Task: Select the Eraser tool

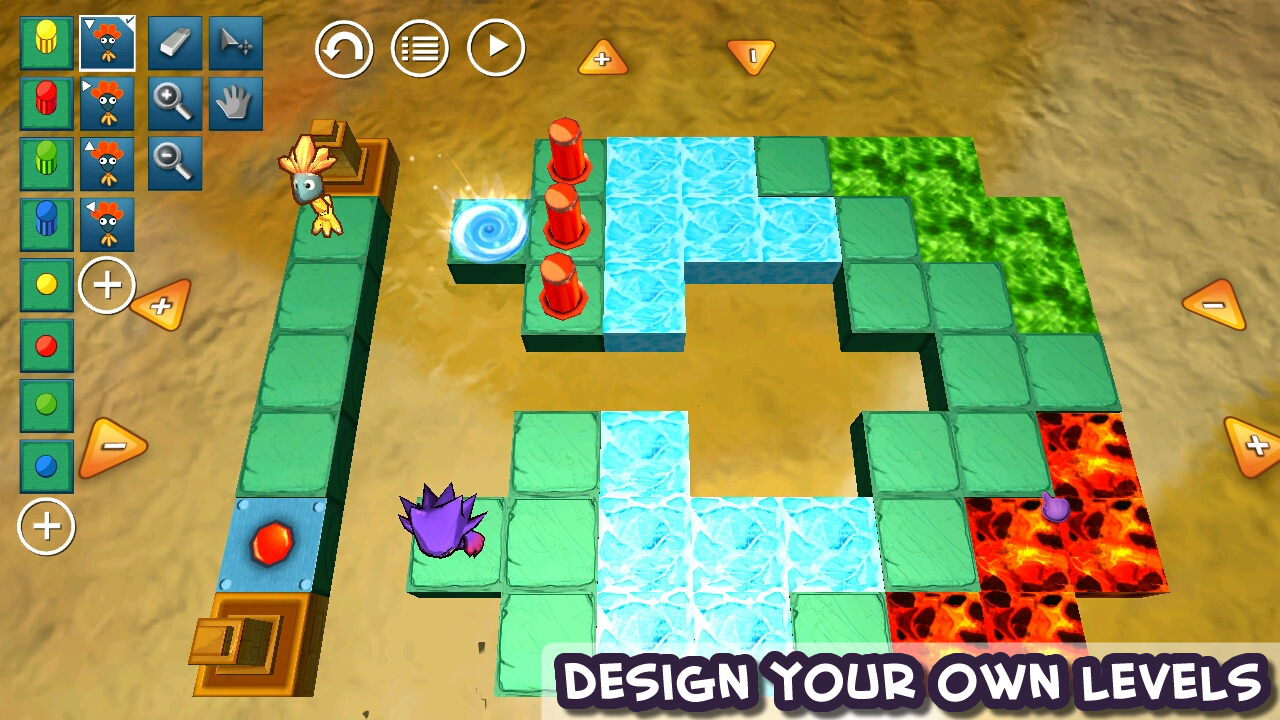Action: tap(173, 44)
